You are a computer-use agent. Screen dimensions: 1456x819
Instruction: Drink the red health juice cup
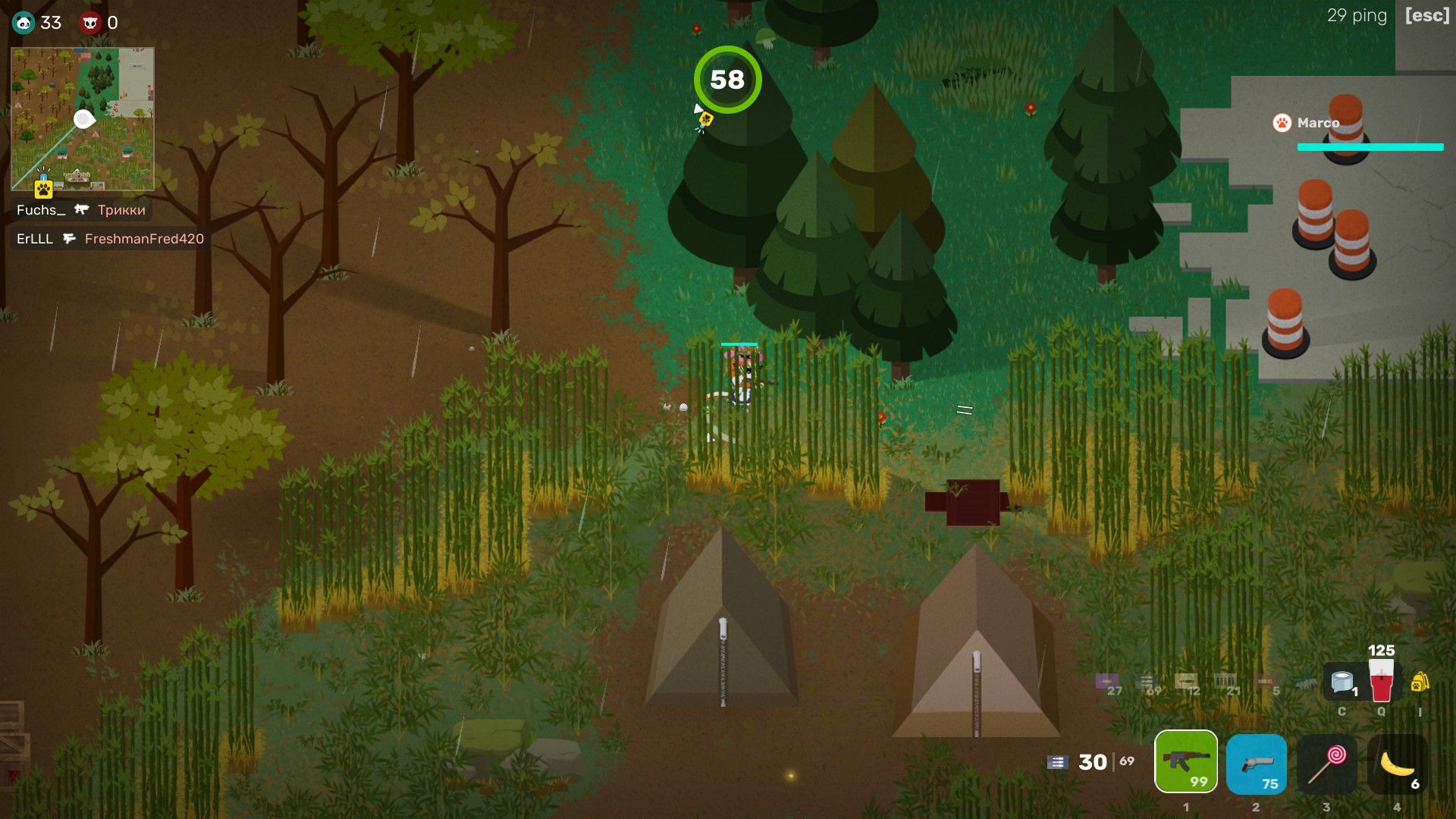(x=1381, y=679)
